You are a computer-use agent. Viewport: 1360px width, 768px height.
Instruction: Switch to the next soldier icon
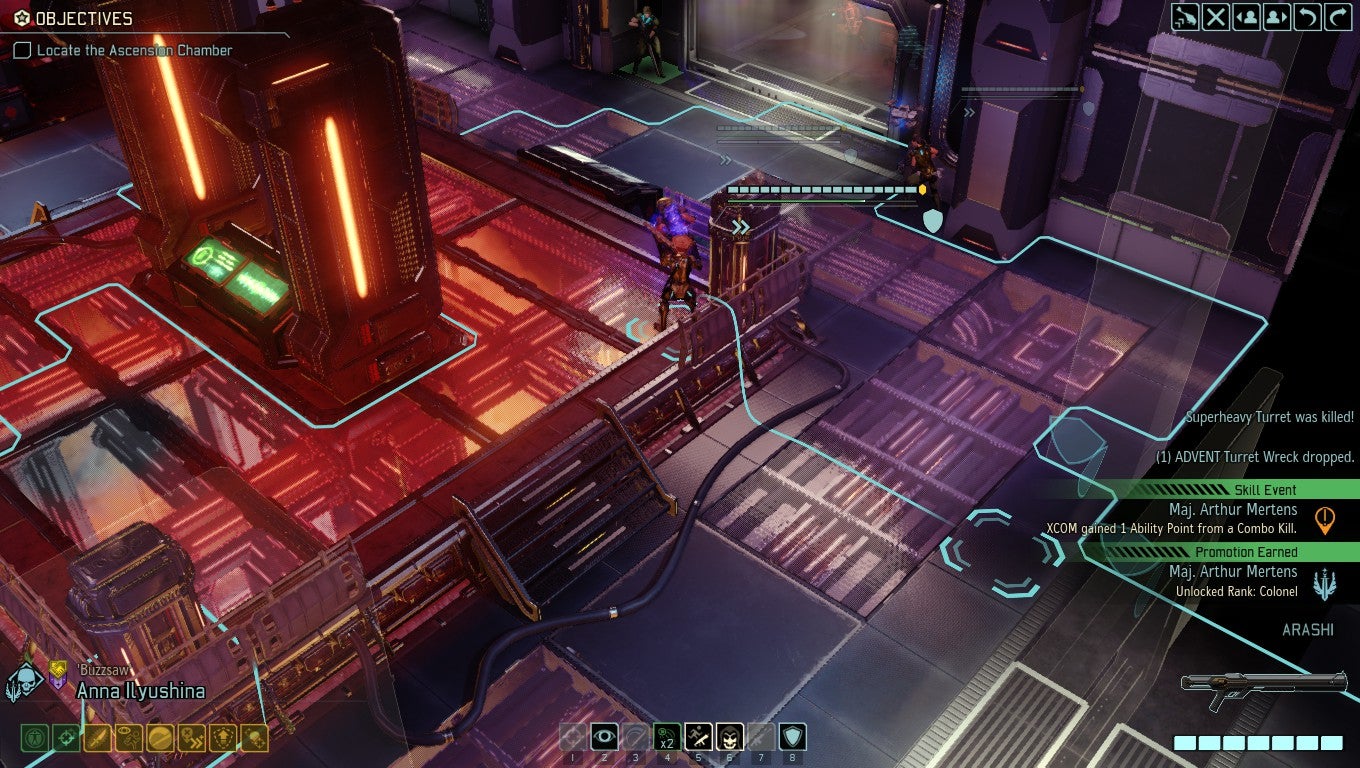(1276, 17)
